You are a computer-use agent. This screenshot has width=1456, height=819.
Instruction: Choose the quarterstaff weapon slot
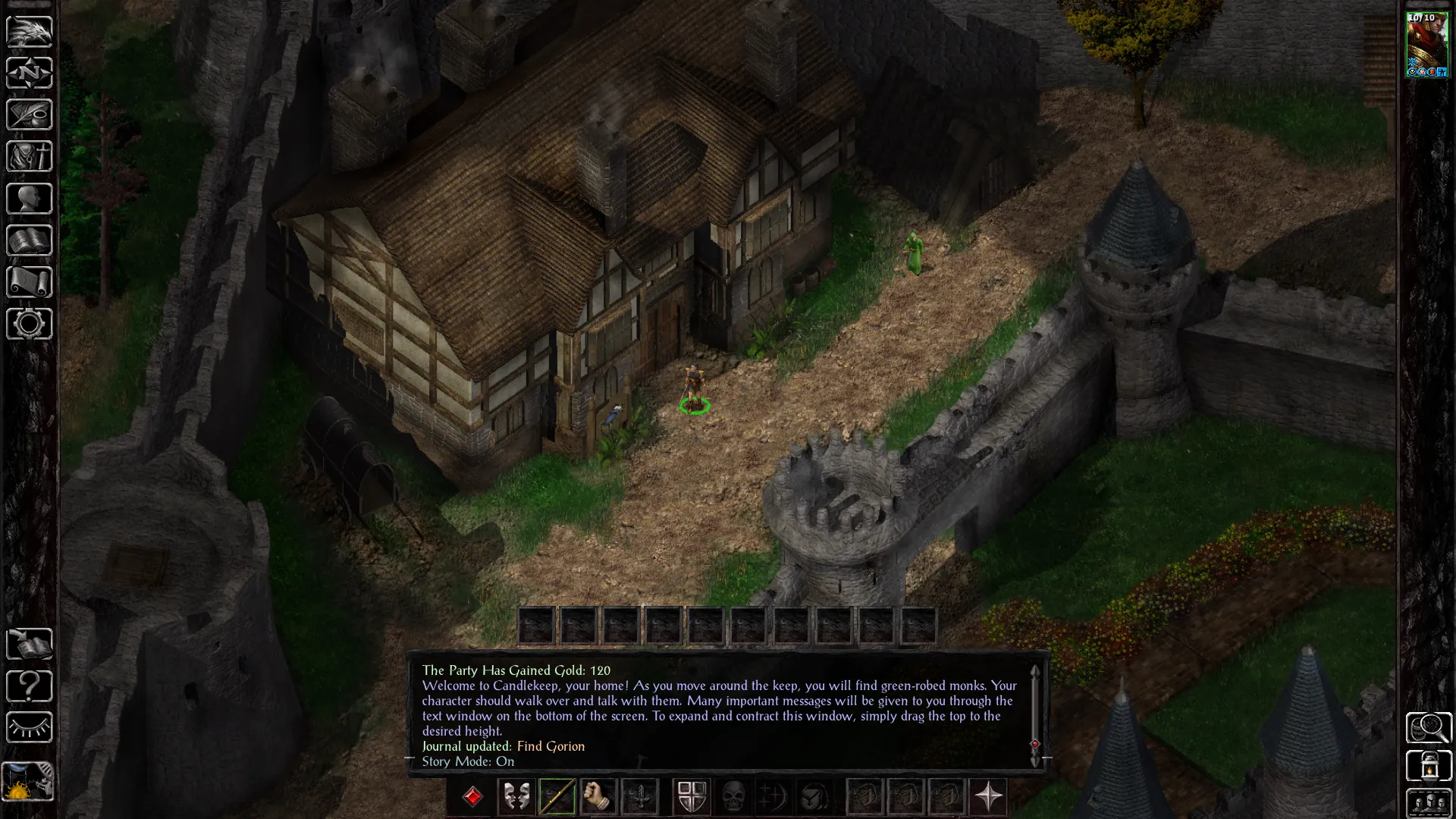(557, 796)
